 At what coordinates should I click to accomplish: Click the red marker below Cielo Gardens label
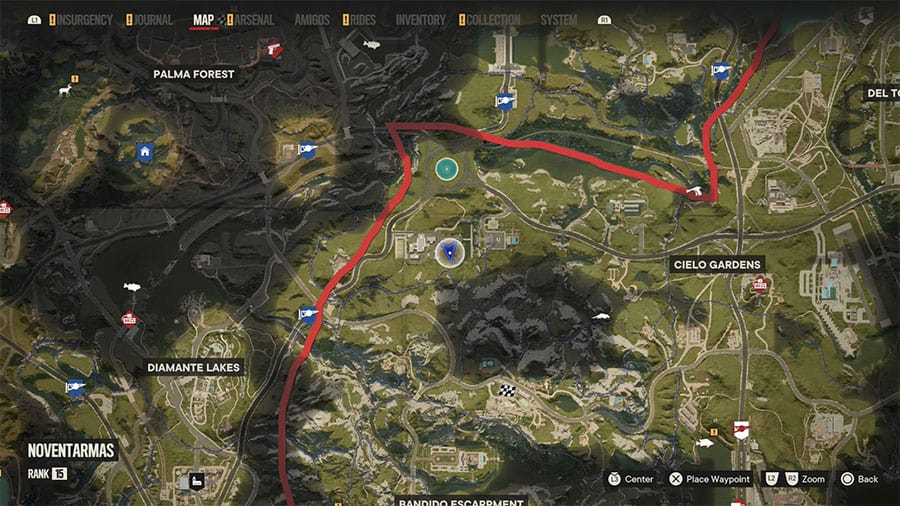(760, 285)
